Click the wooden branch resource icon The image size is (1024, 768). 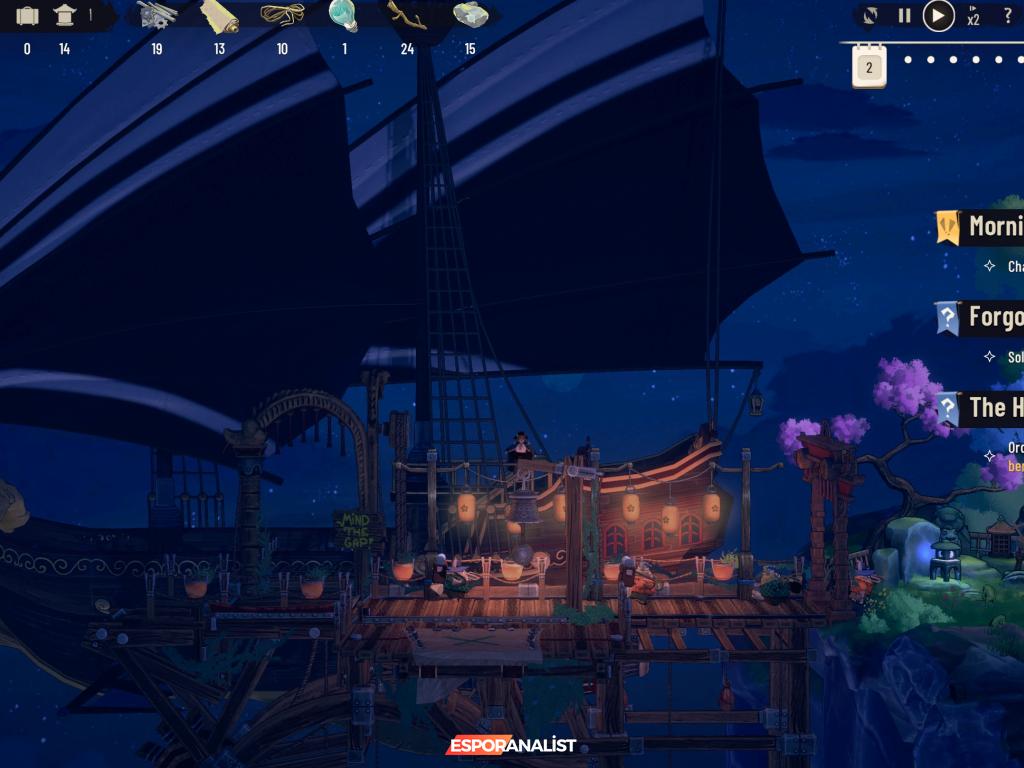(x=407, y=16)
